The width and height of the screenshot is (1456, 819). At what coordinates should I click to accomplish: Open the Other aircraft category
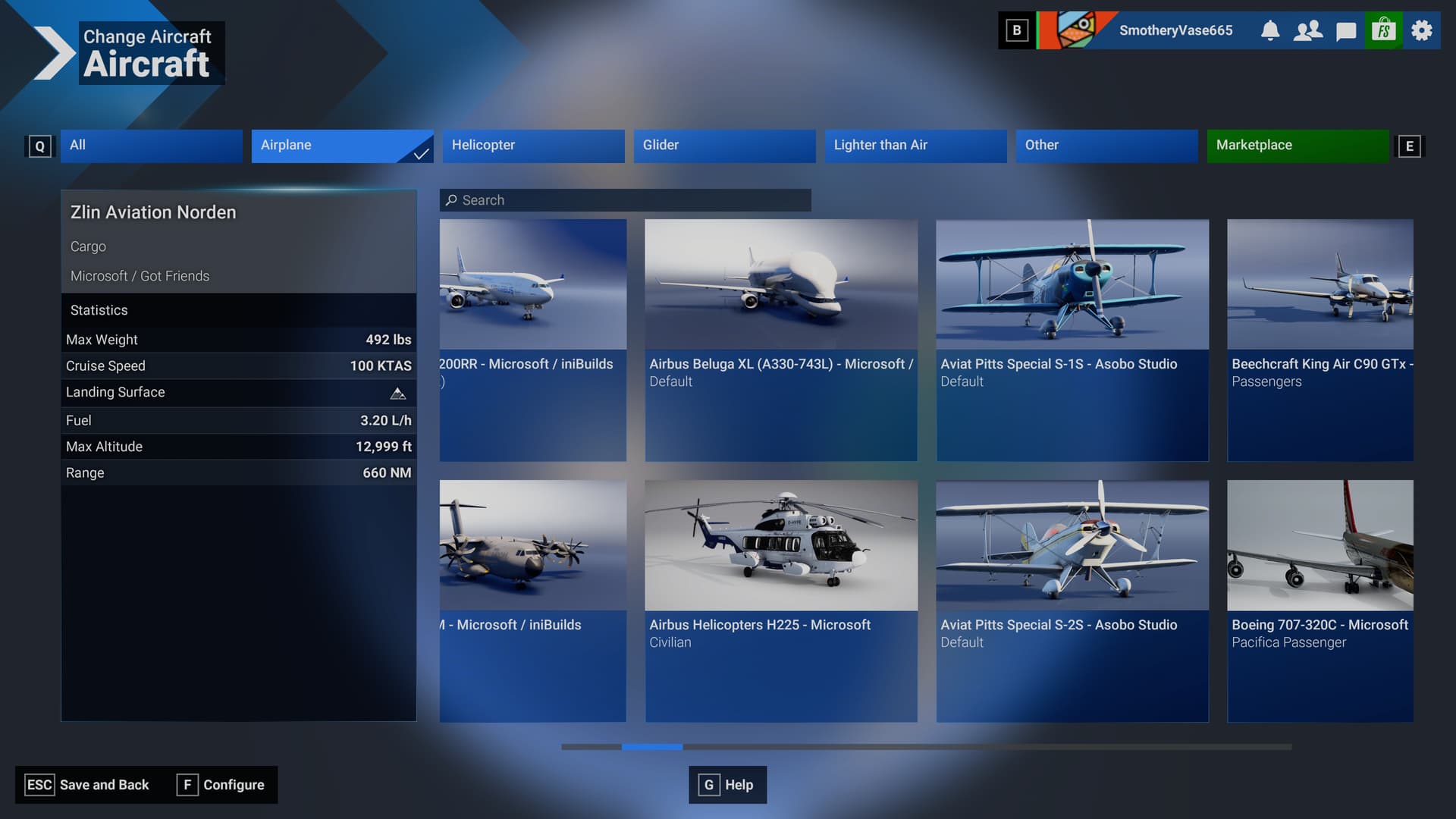(1106, 146)
